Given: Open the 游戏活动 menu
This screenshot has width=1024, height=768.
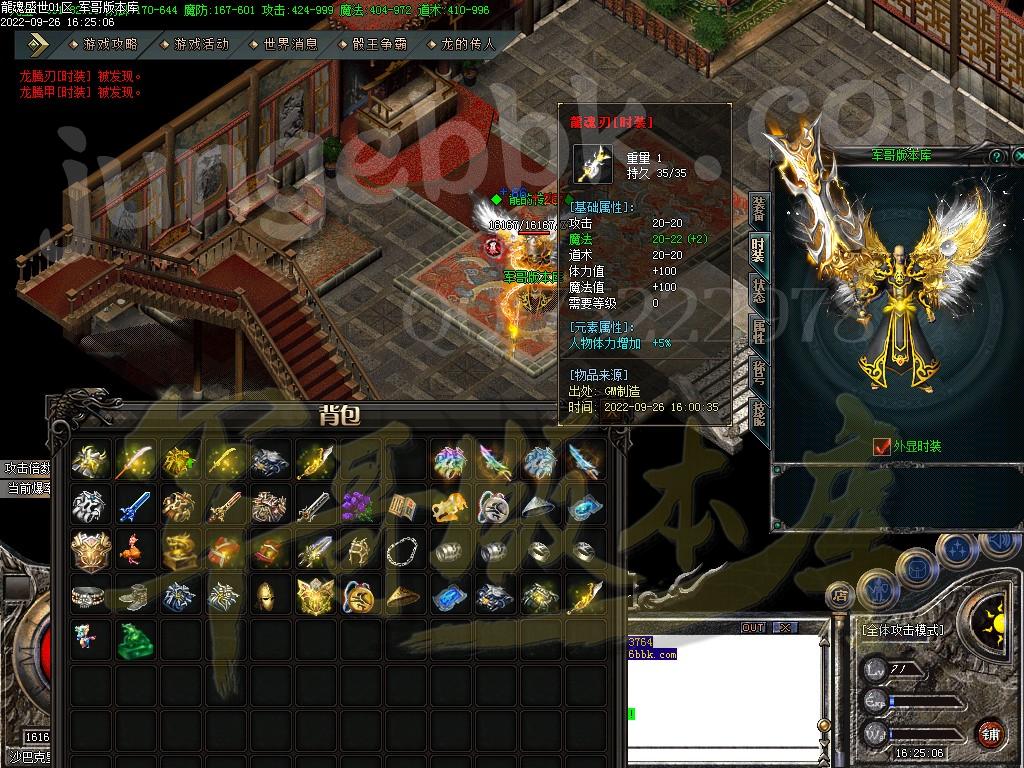Looking at the screenshot, I should tap(201, 45).
